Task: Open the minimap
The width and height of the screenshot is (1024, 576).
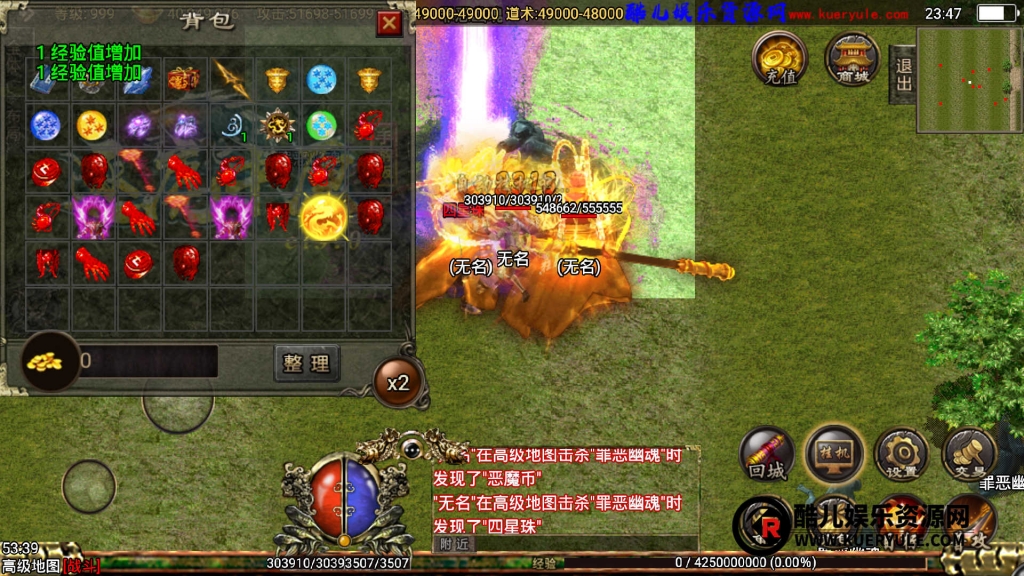Action: point(969,80)
